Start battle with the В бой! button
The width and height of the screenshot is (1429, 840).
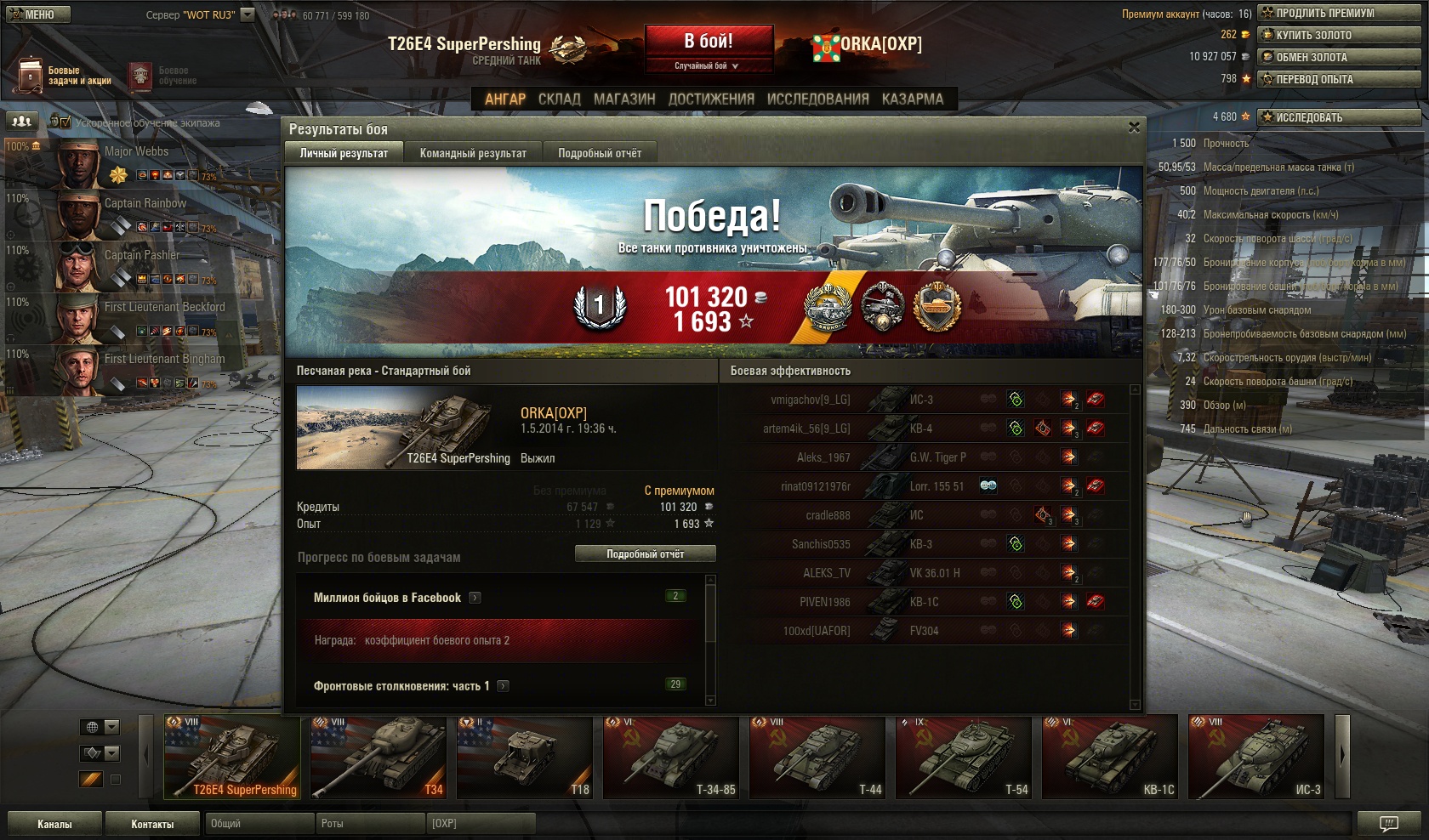[709, 41]
